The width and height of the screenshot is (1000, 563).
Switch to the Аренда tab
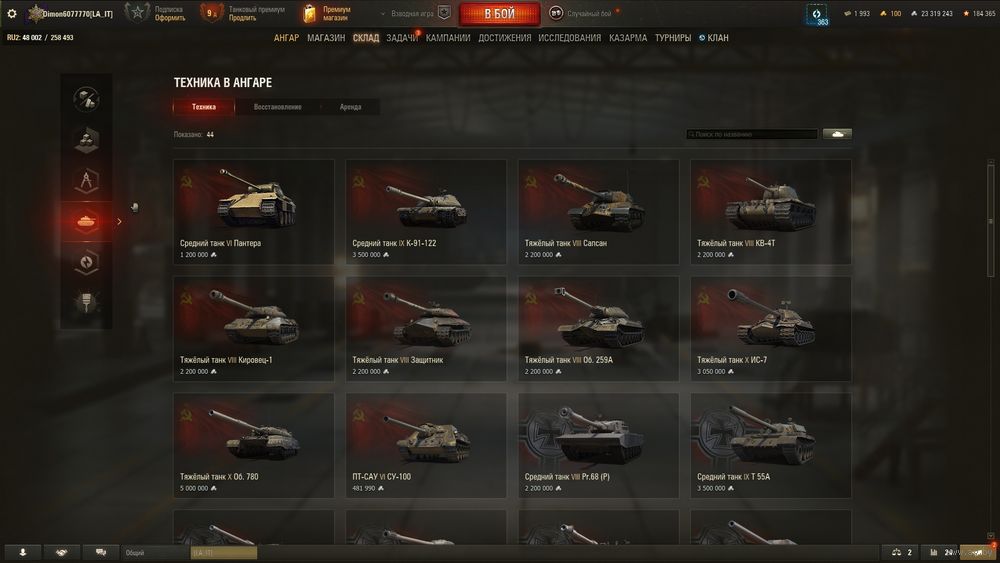[x=350, y=107]
